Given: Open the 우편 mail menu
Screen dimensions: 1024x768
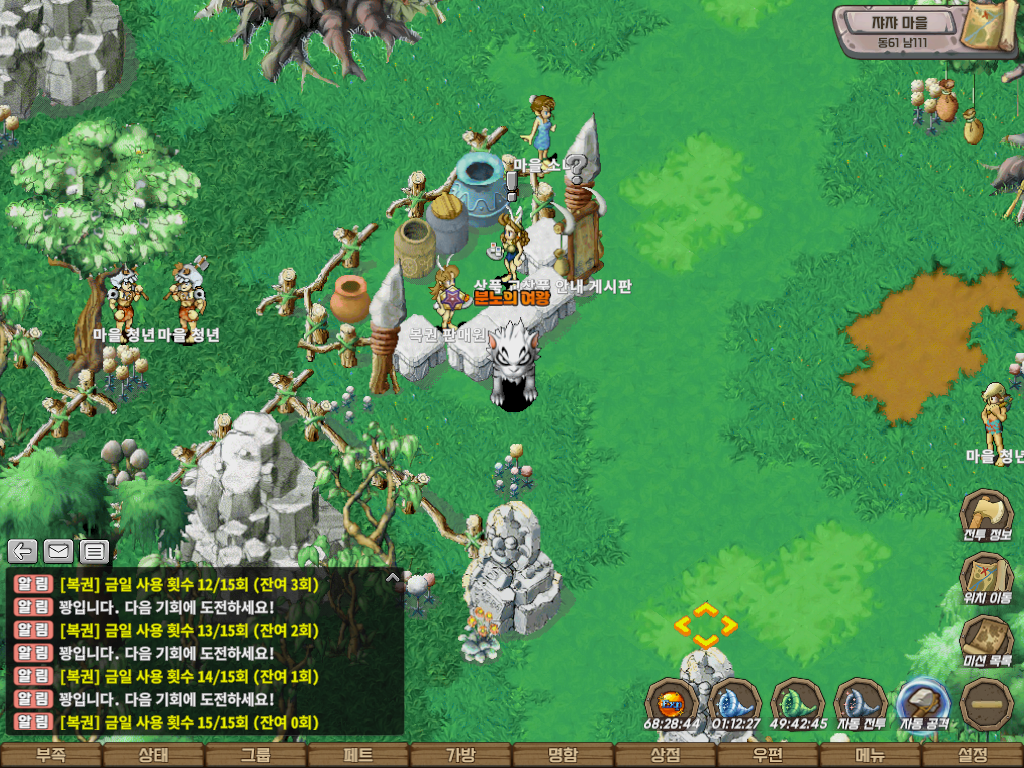Looking at the screenshot, I should pos(767,756).
